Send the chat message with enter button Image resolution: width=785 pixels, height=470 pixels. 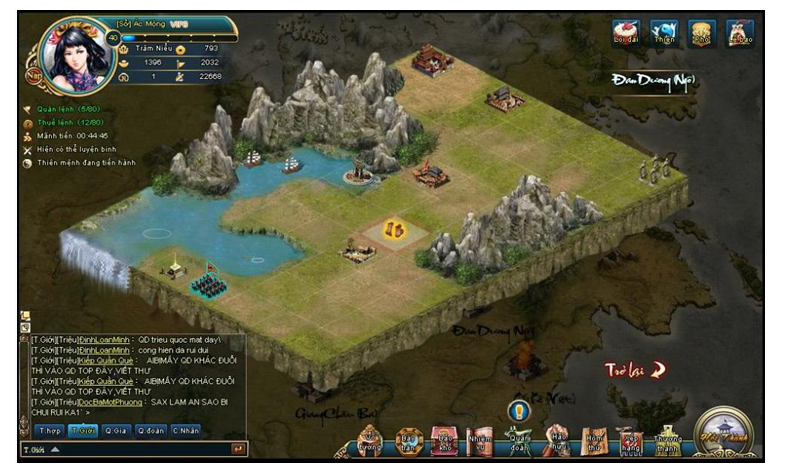click(238, 449)
